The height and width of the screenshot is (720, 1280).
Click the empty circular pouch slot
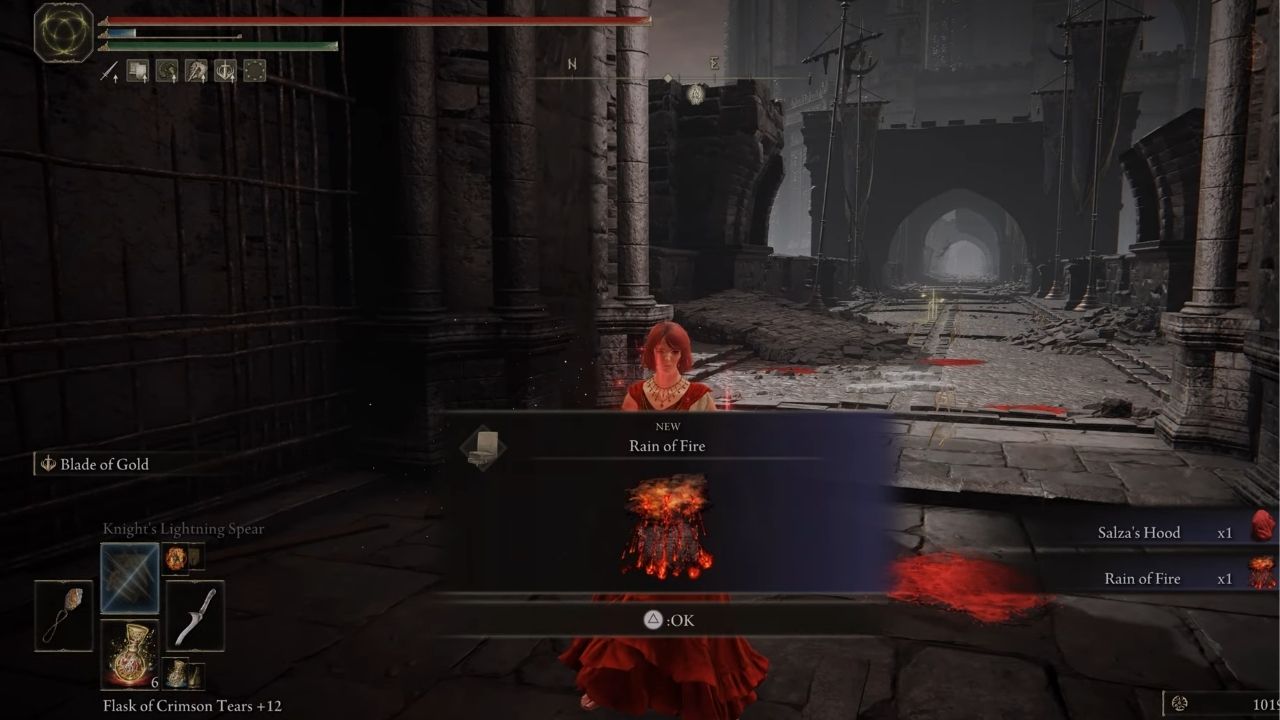(255, 71)
